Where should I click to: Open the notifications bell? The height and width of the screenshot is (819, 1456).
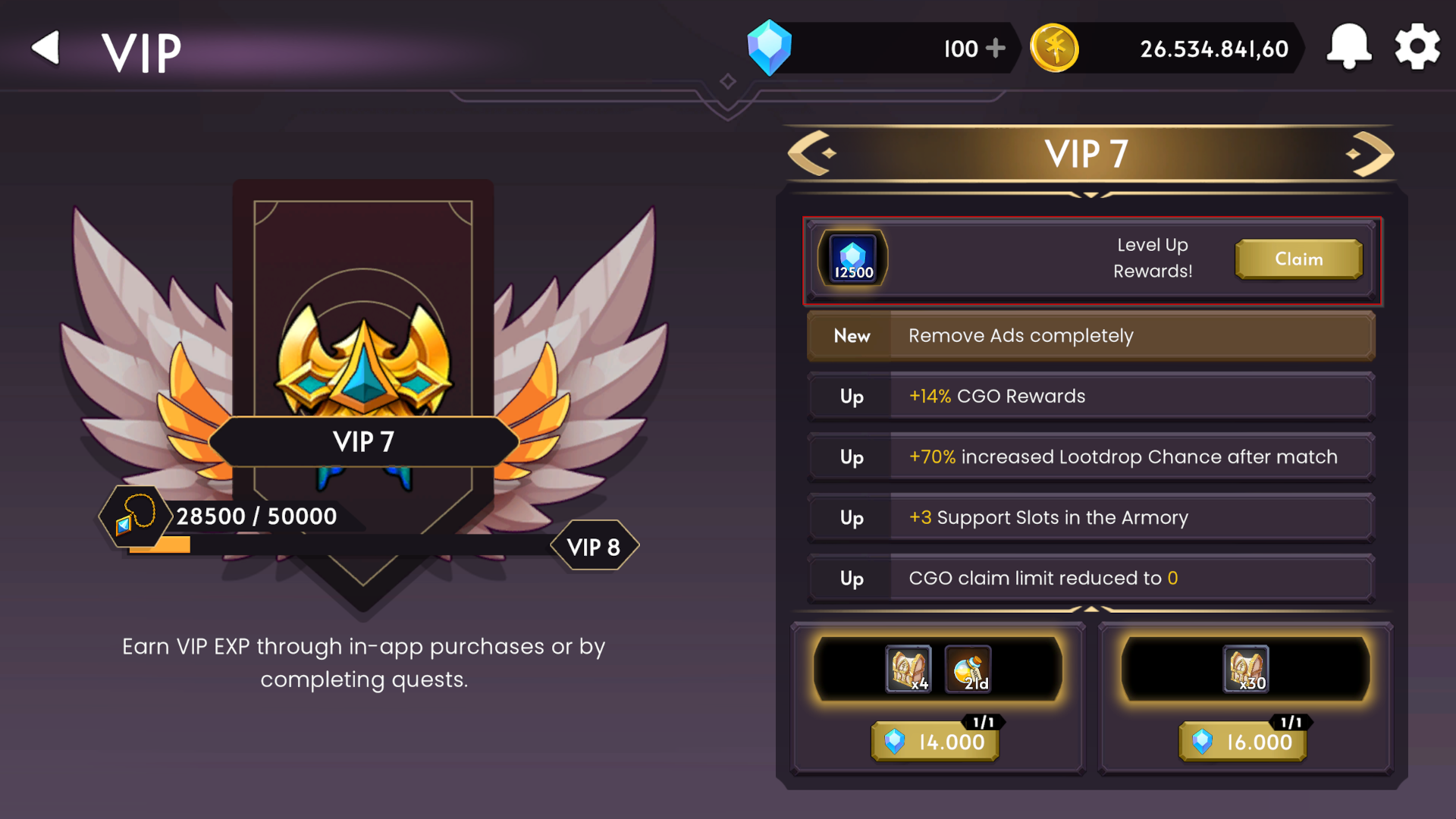(1349, 47)
